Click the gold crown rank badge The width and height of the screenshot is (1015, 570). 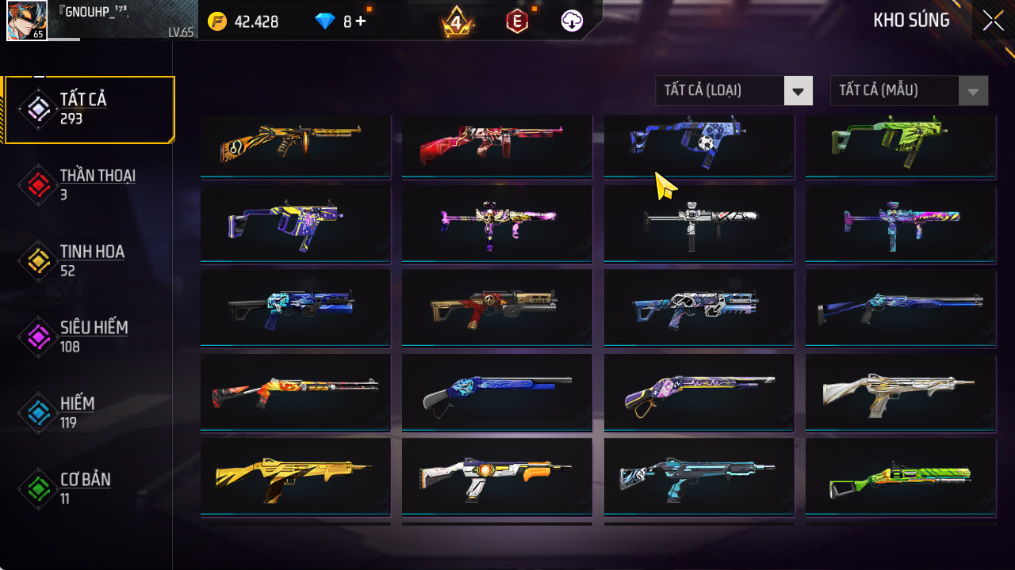click(458, 21)
